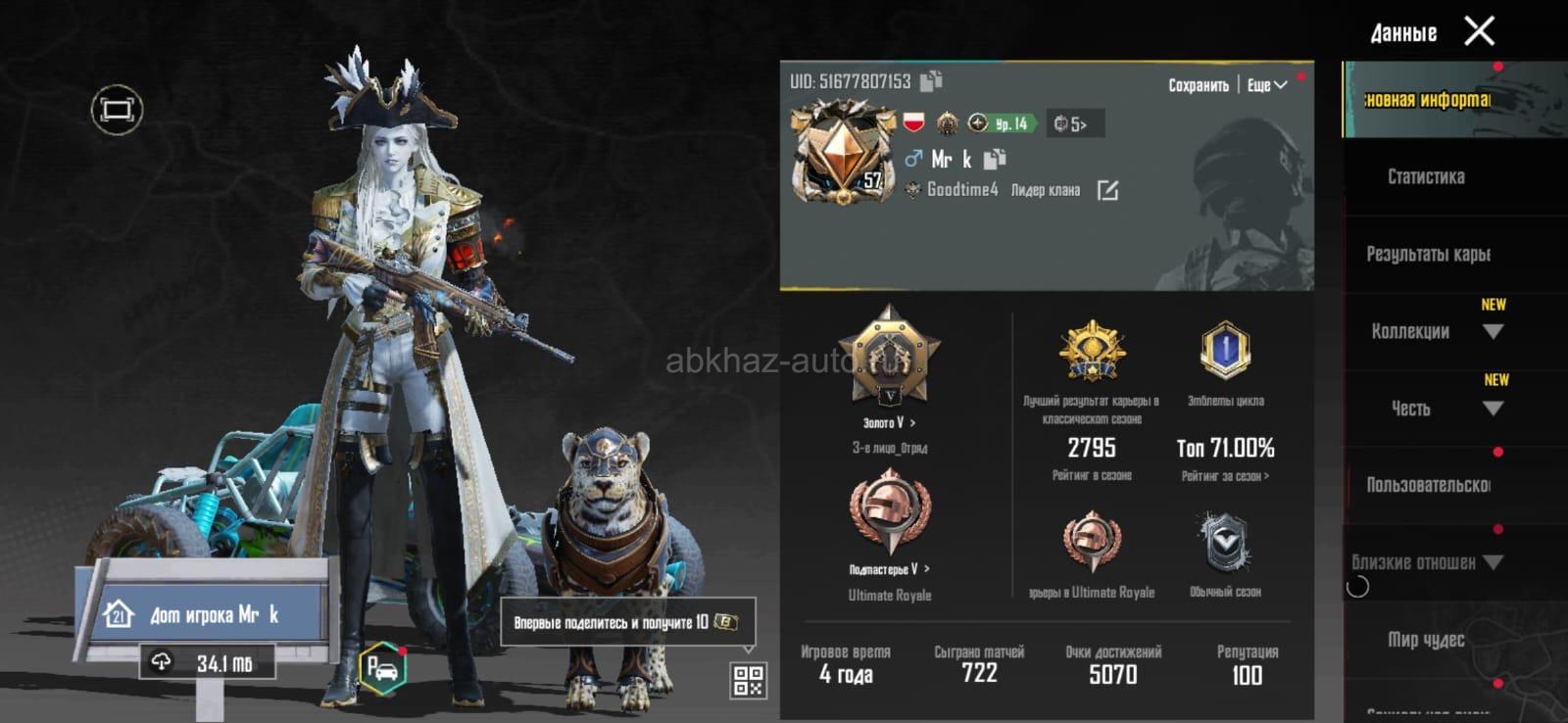Edit the clan info beside Goodtime4
Viewport: 1568px width, 723px height.
click(x=1107, y=190)
